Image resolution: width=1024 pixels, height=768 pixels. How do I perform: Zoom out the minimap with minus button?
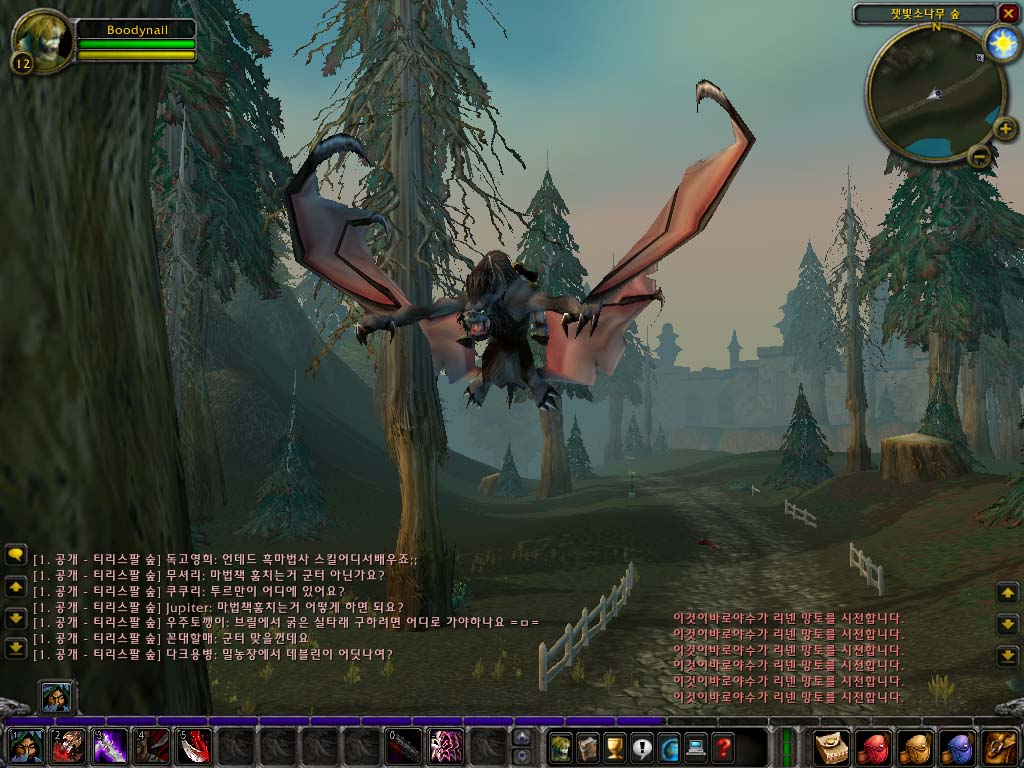(x=980, y=155)
